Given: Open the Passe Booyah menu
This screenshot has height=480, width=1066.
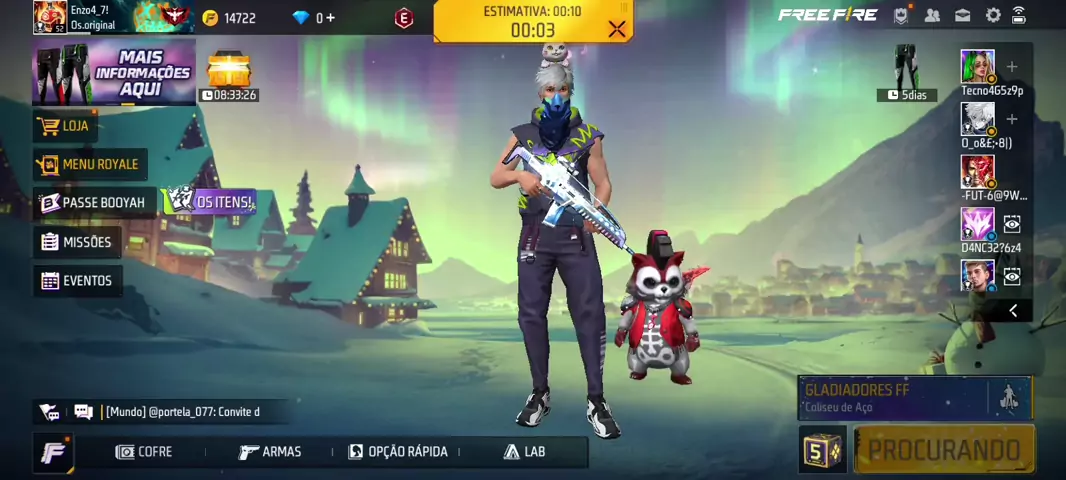Looking at the screenshot, I should [x=94, y=202].
